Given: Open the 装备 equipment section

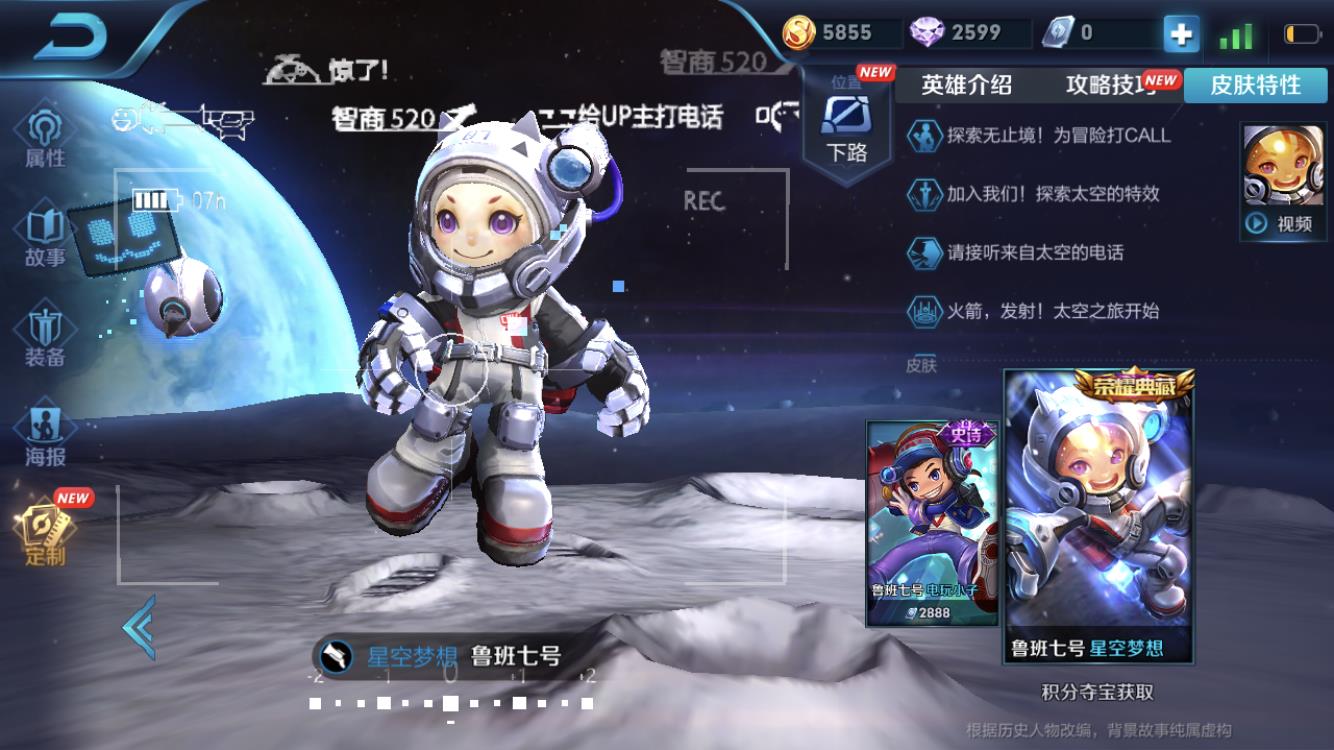Looking at the screenshot, I should click(45, 336).
